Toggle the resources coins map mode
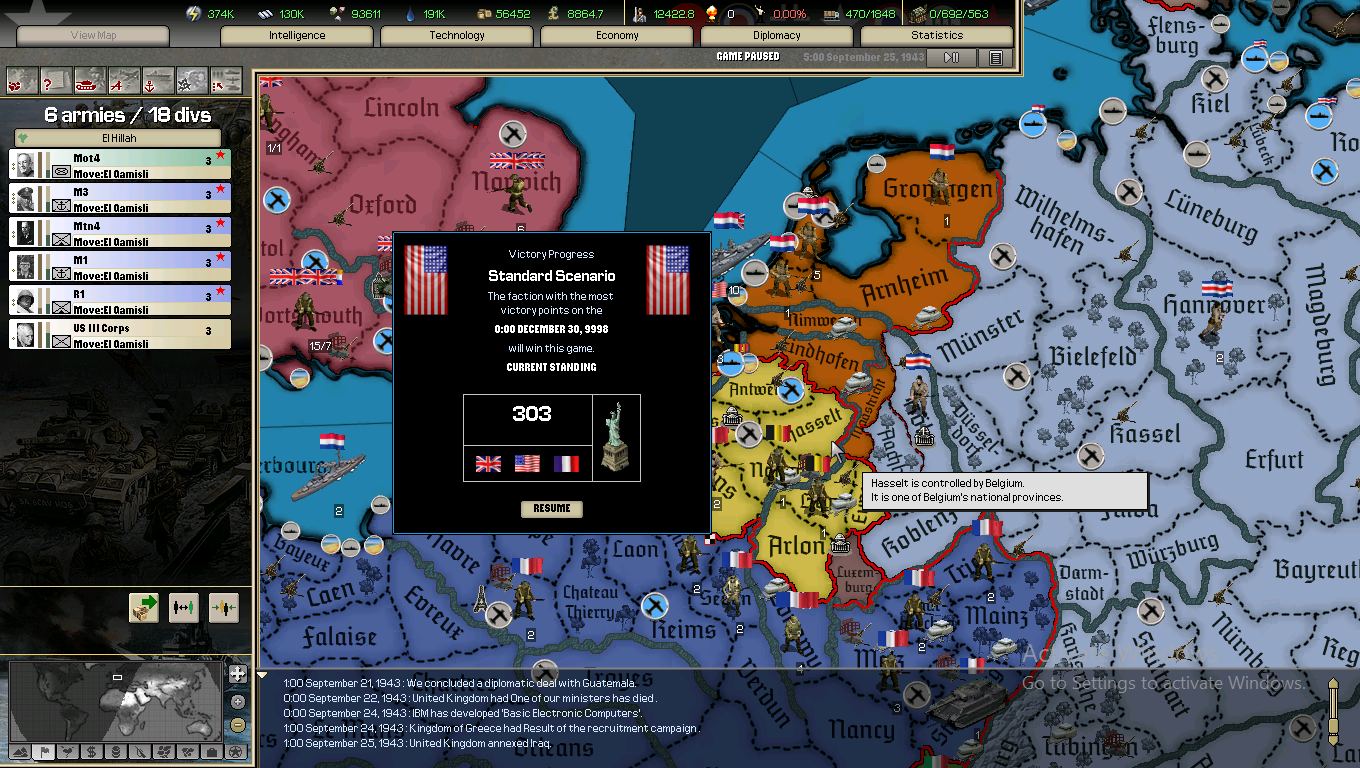 [115, 752]
